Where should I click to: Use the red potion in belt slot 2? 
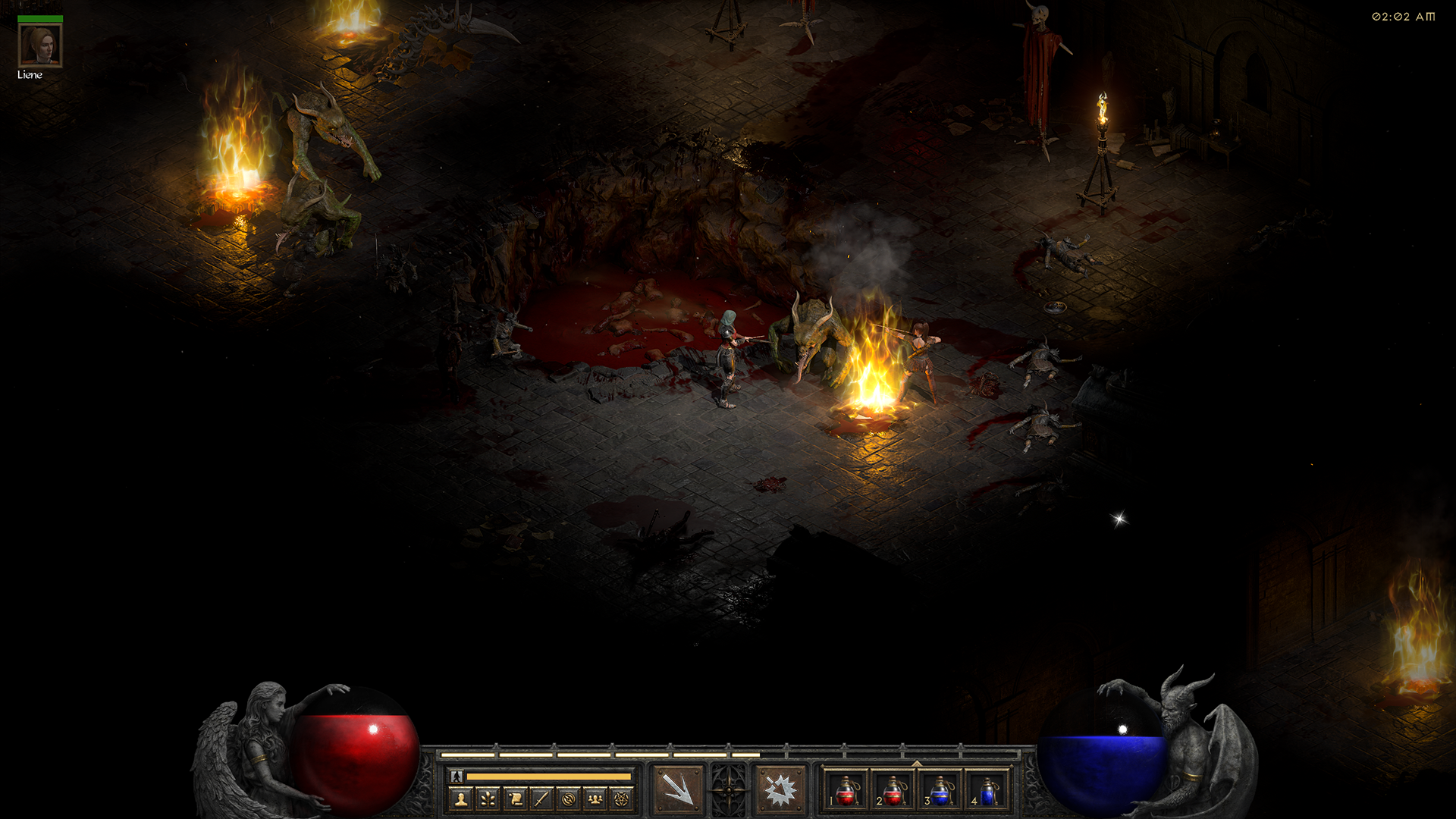(x=893, y=791)
